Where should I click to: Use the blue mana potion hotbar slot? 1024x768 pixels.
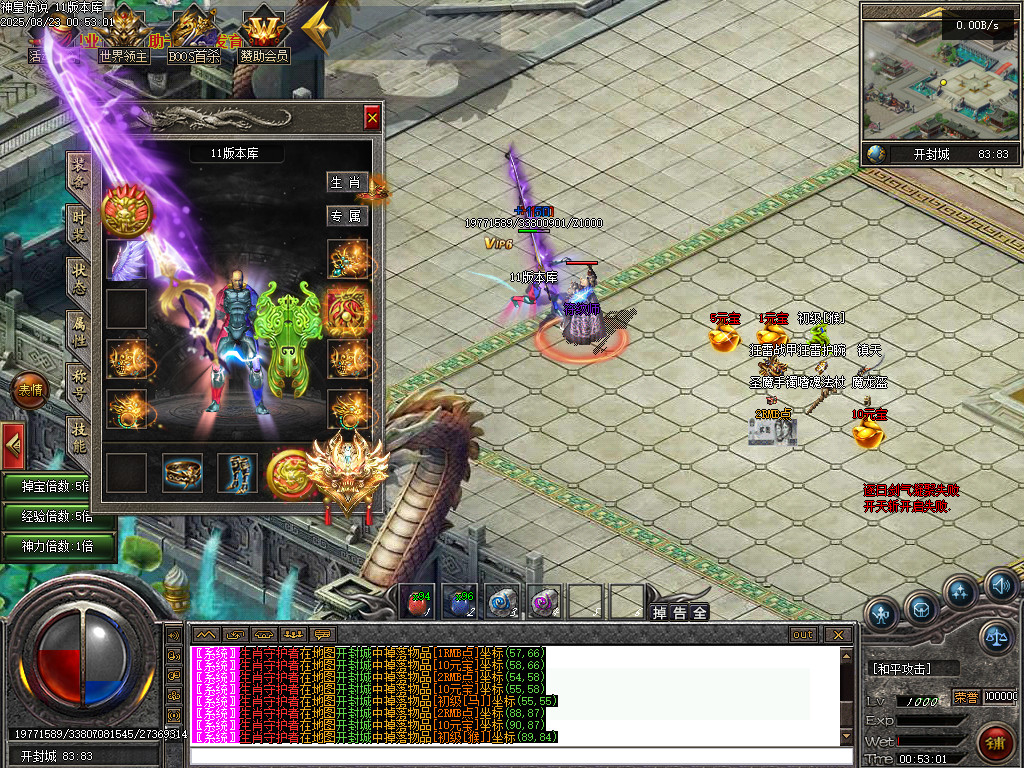pos(459,602)
